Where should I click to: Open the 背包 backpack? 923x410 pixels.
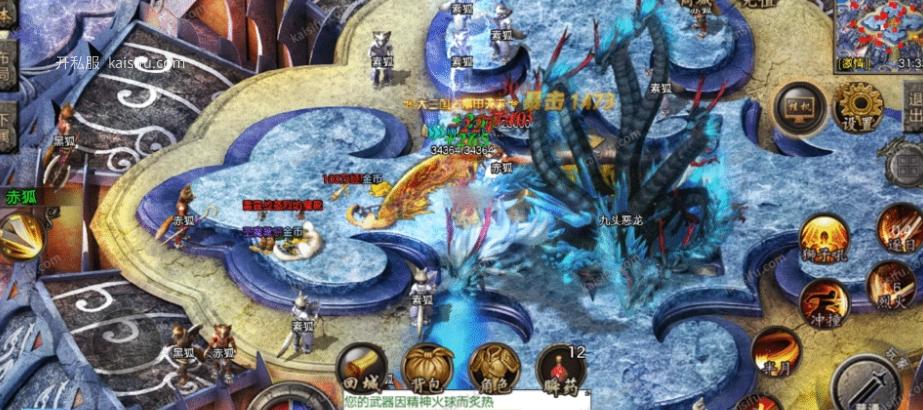426,368
